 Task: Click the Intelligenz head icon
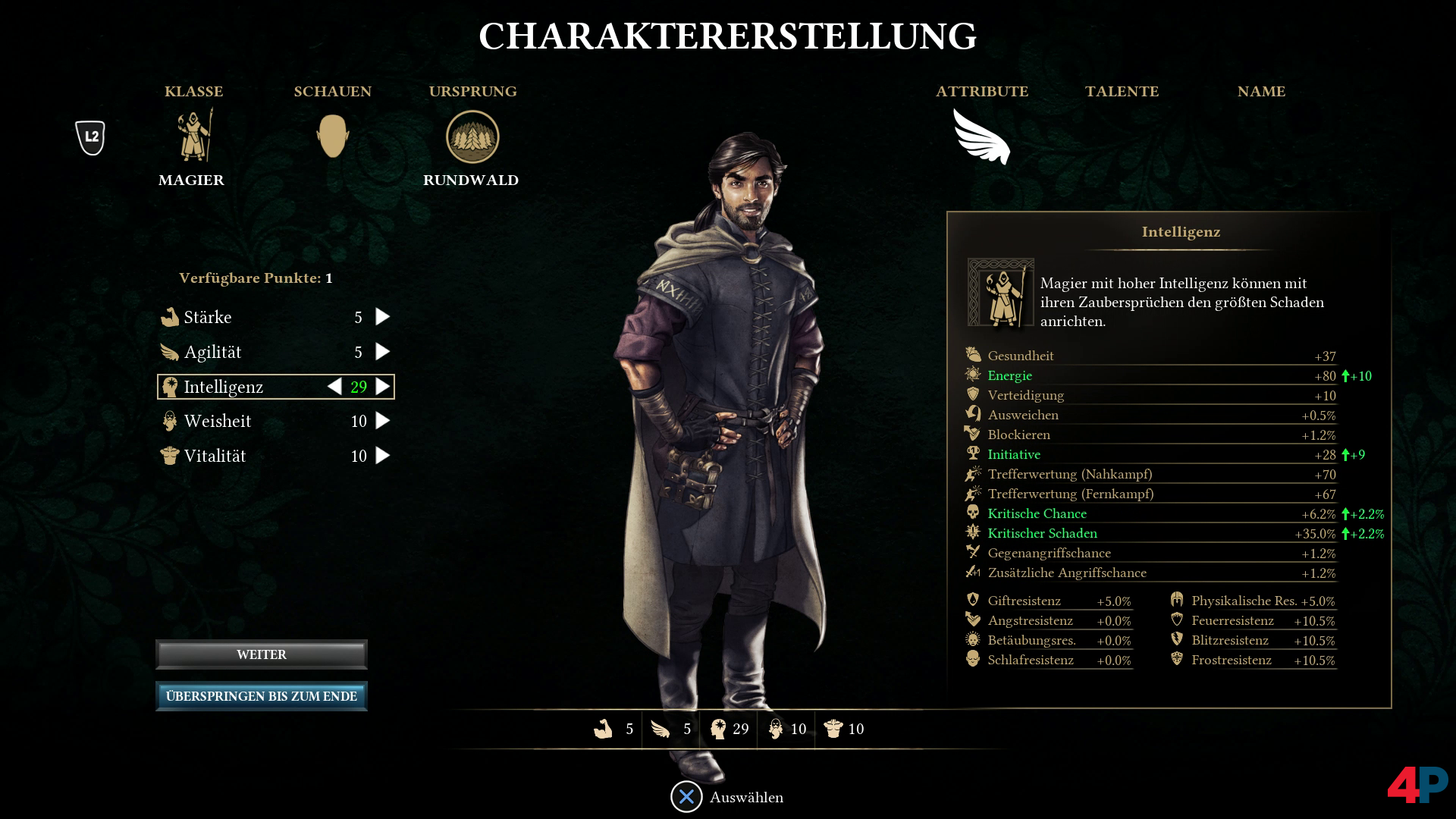pyautogui.click(x=170, y=386)
